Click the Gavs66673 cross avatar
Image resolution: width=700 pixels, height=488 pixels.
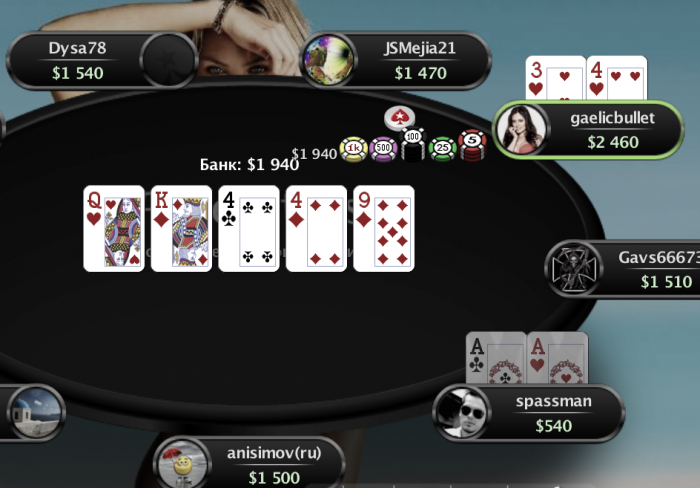(574, 269)
